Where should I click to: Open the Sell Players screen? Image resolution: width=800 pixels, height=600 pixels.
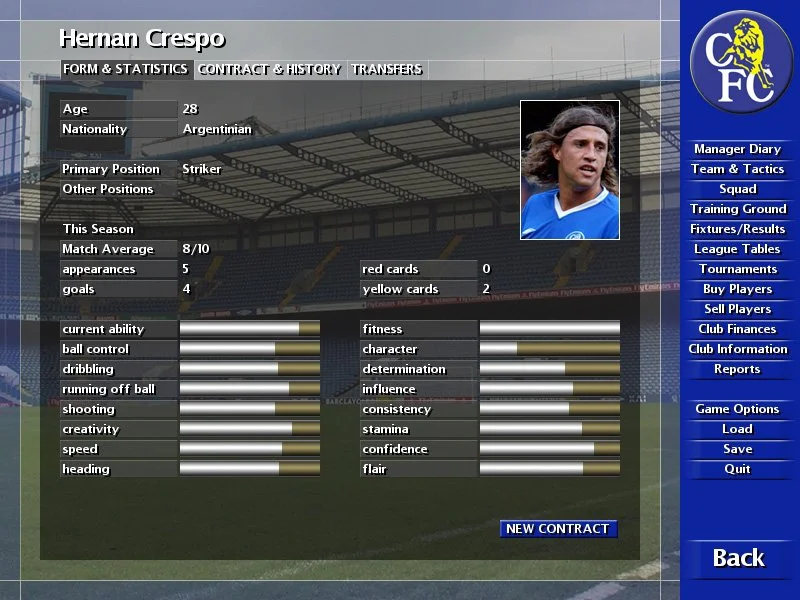pos(738,309)
